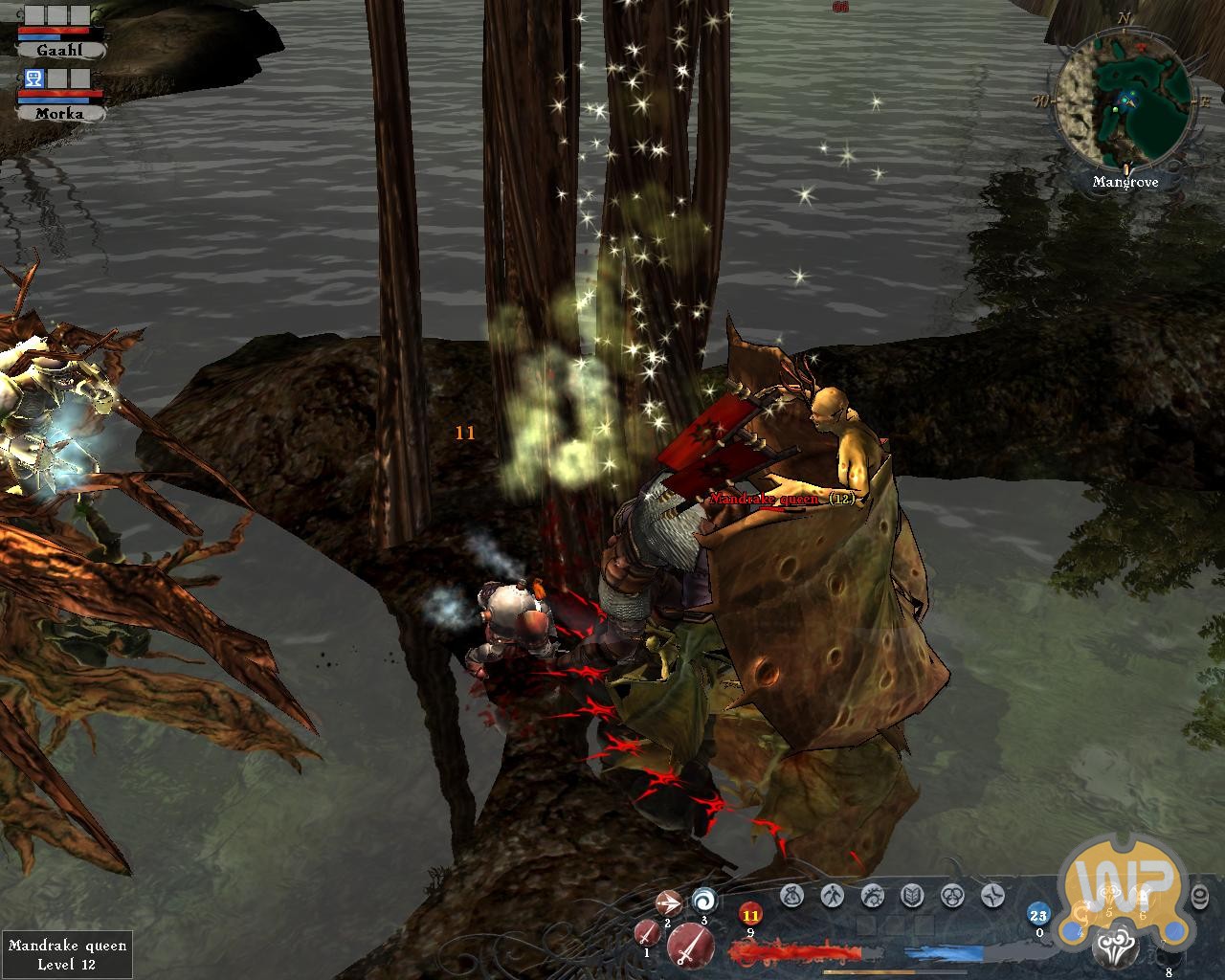Open the inventory bag icon
This screenshot has height=980, width=1225.
coord(791,896)
